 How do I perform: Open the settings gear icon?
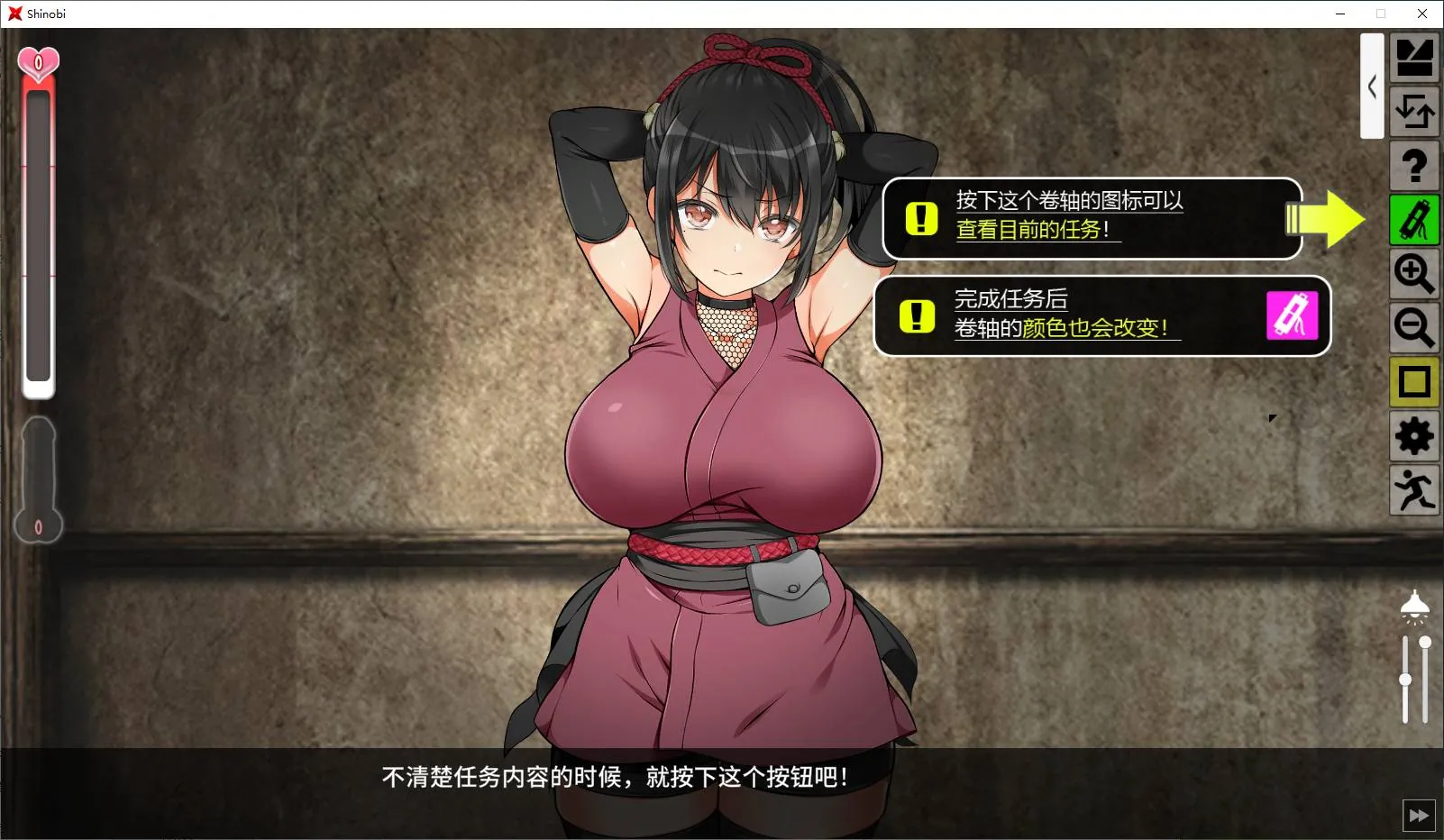pos(1414,435)
